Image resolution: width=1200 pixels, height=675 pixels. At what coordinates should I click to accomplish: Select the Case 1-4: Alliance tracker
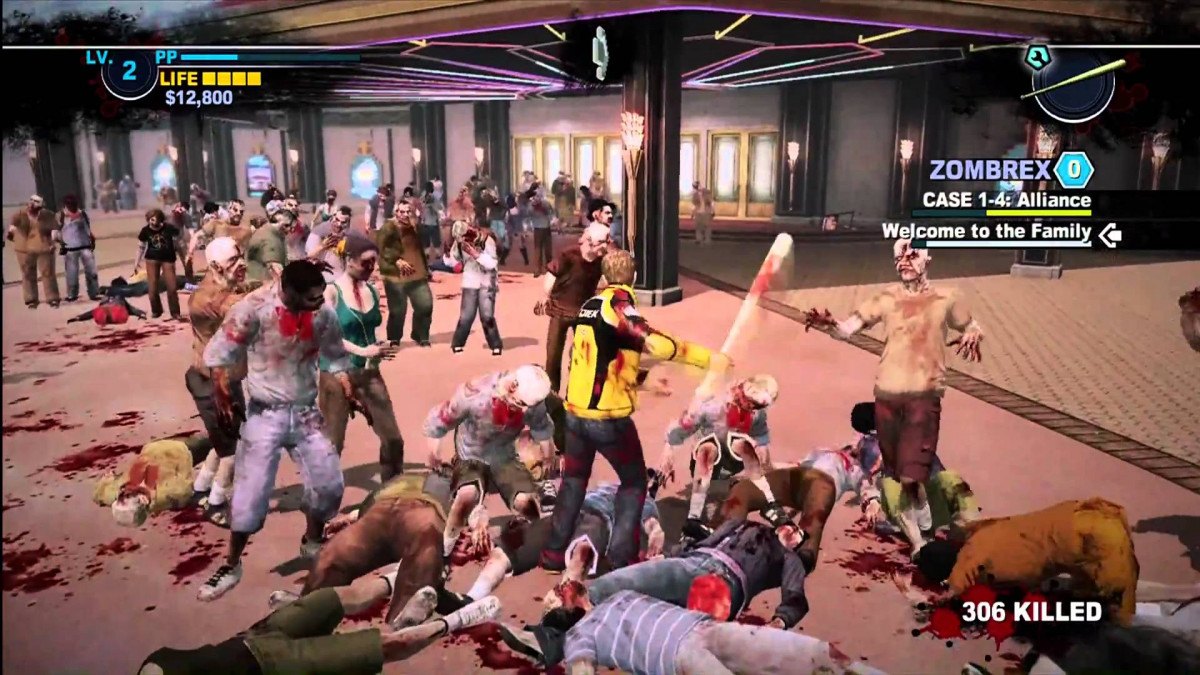tap(1006, 200)
